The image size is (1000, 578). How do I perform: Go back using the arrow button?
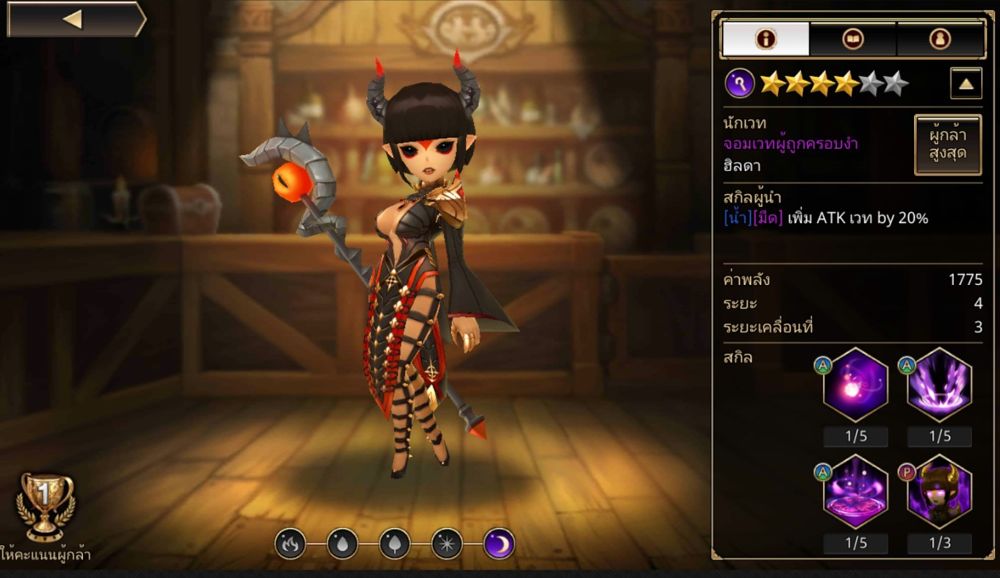[x=74, y=19]
